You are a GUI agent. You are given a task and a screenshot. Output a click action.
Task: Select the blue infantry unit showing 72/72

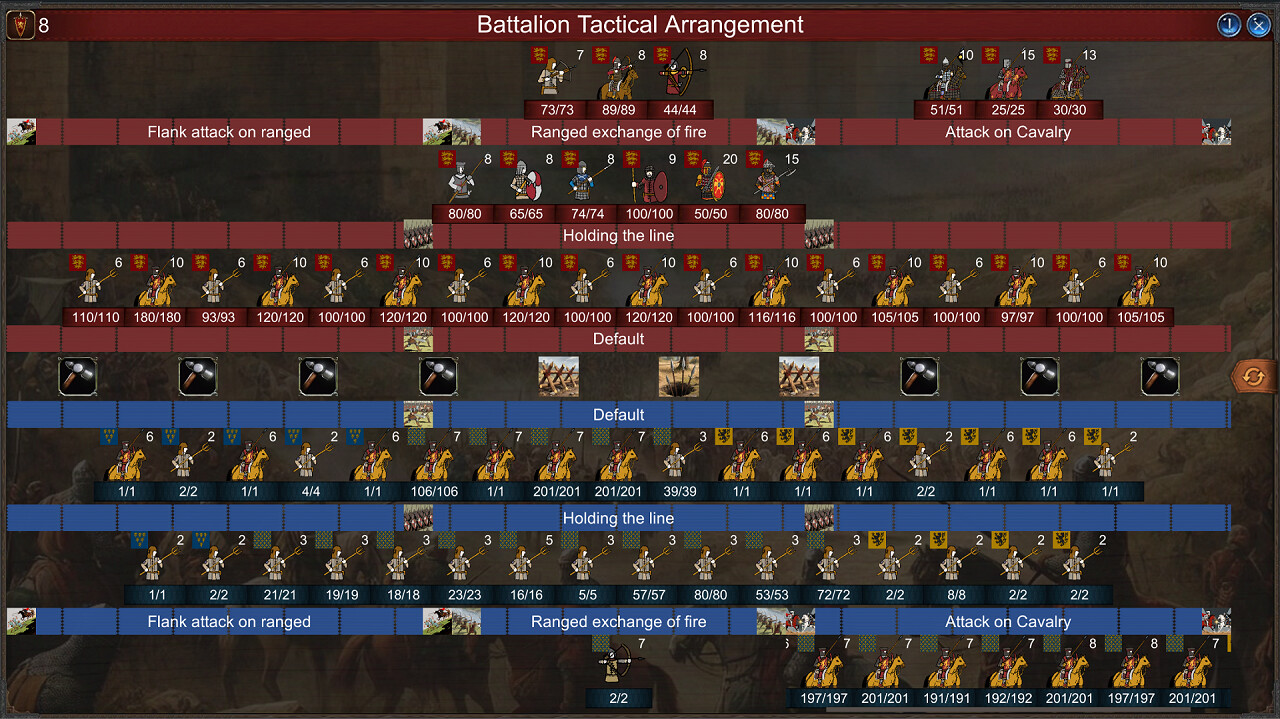(834, 566)
